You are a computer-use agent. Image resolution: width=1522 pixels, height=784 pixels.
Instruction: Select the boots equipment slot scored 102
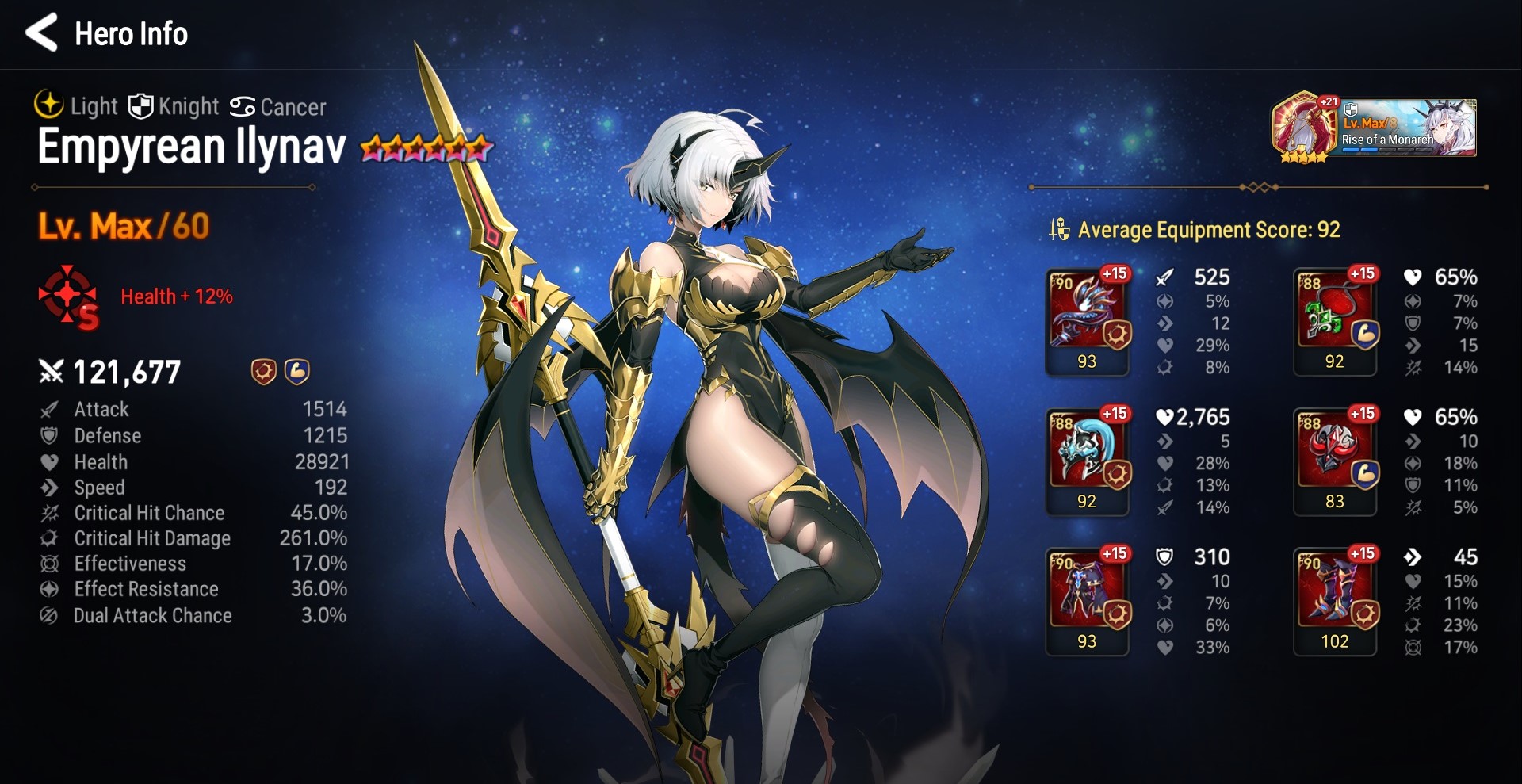[x=1335, y=599]
